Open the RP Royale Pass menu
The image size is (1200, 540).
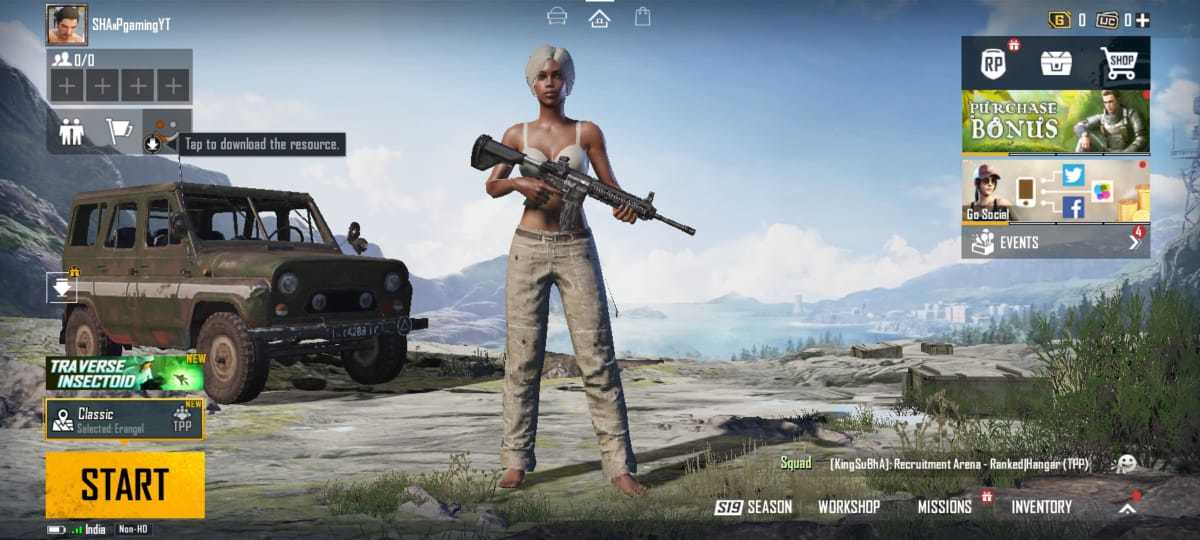(x=993, y=64)
